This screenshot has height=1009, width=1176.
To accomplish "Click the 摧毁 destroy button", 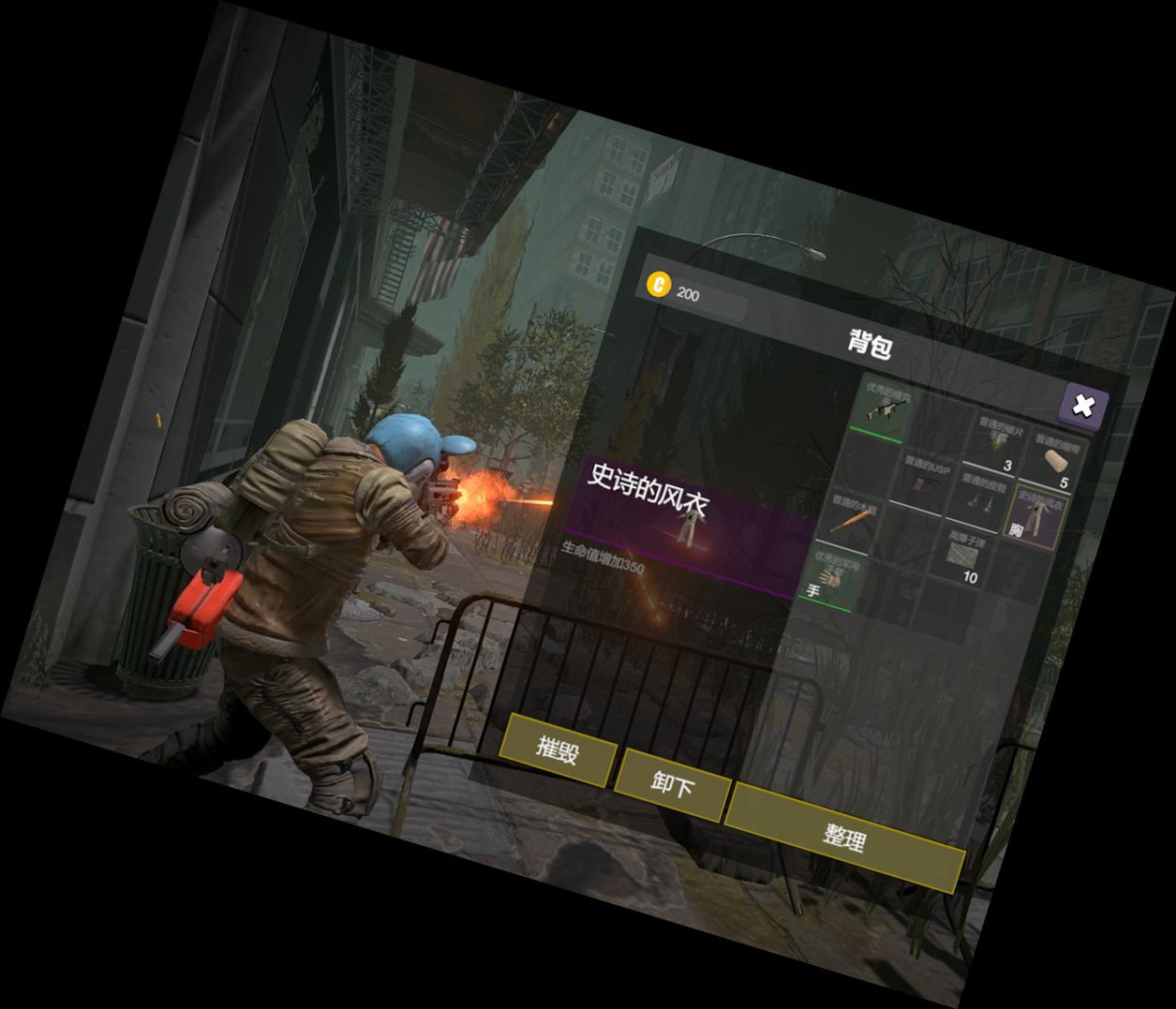I will (558, 749).
